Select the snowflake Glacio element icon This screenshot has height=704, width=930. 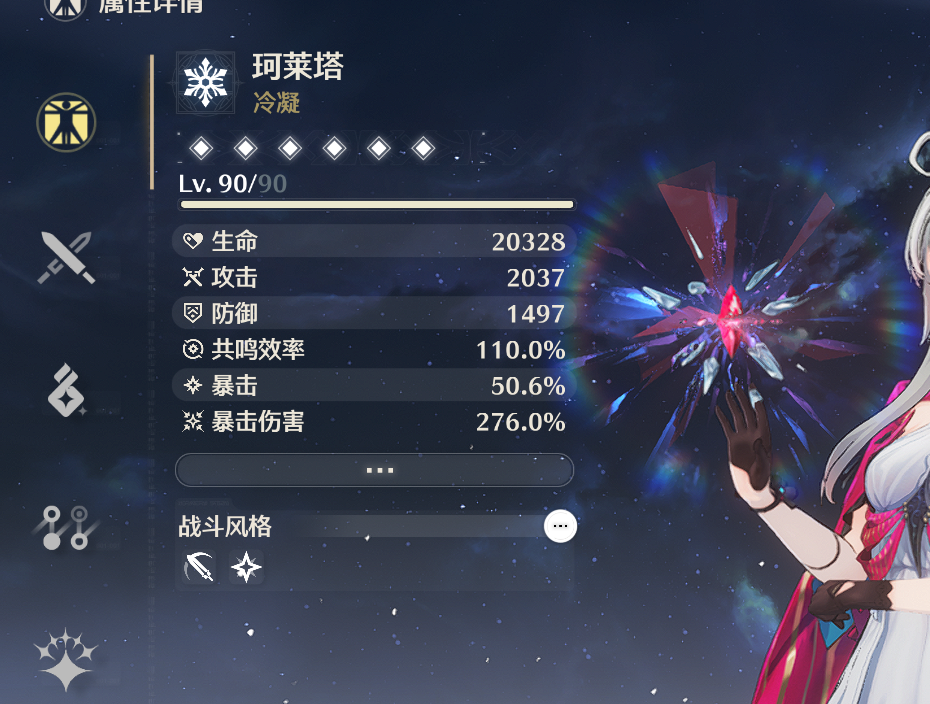tap(205, 82)
